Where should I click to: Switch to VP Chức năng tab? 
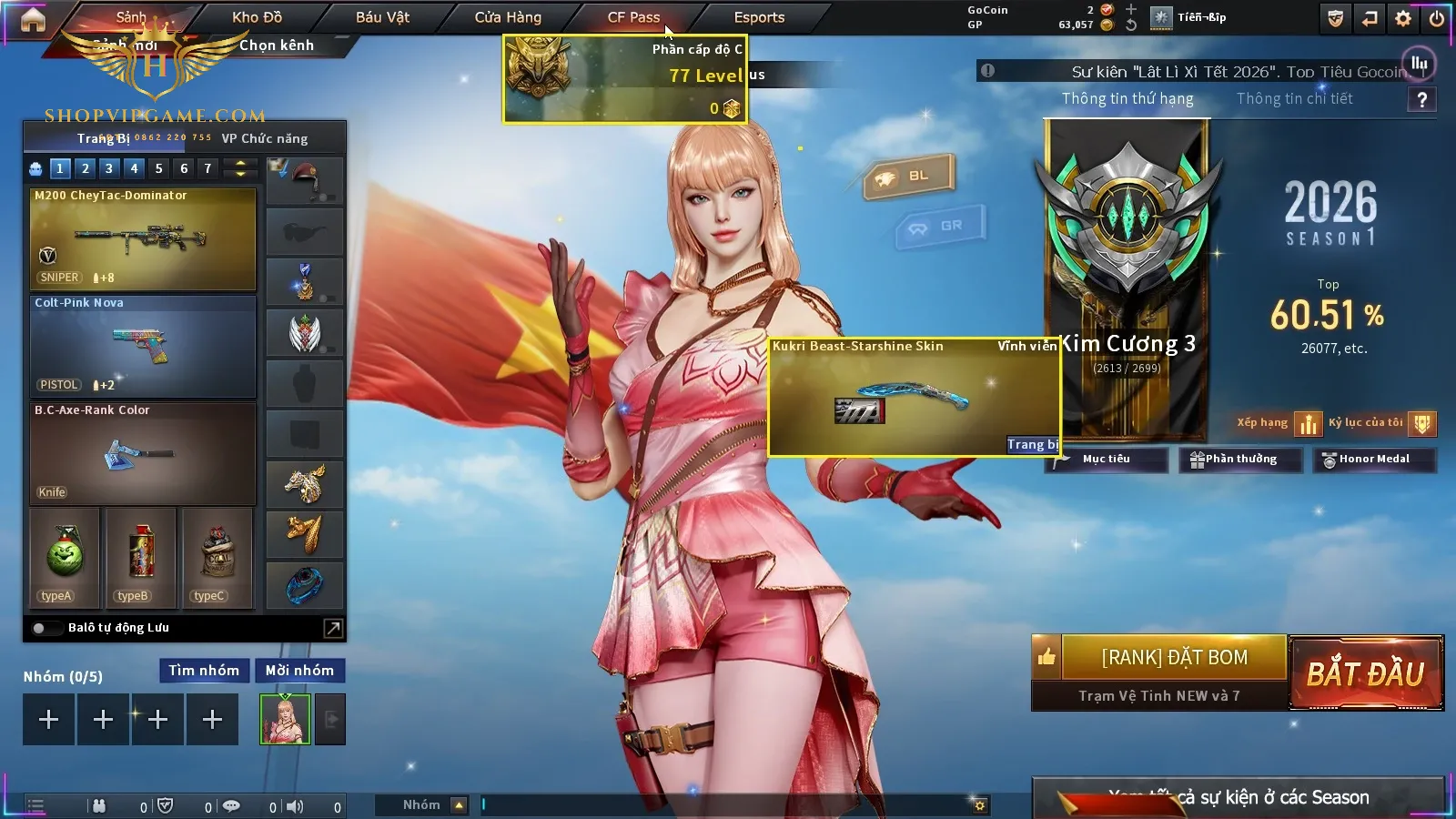(x=265, y=138)
